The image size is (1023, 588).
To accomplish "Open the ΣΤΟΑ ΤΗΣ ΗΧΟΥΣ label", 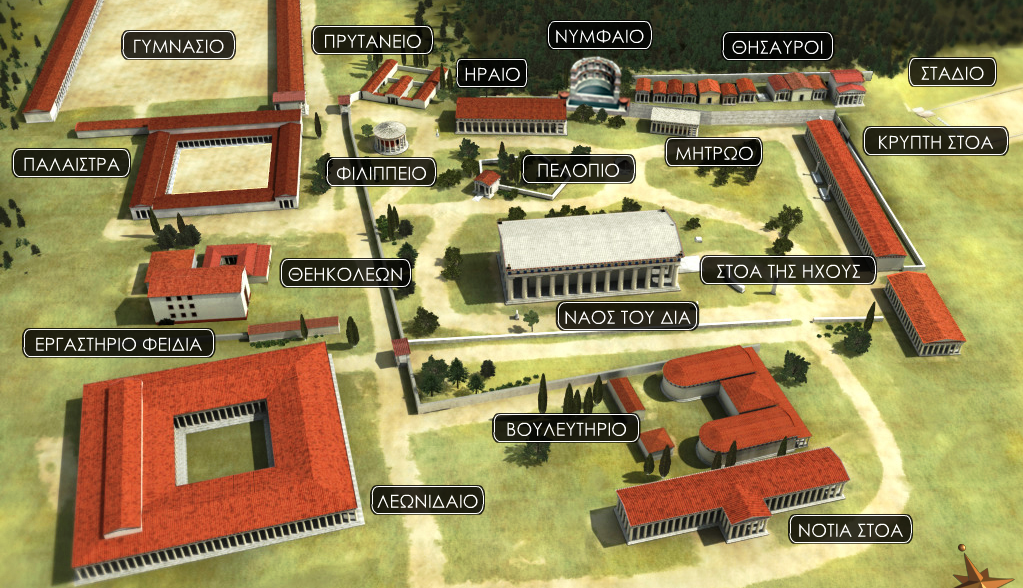I will 789,269.
